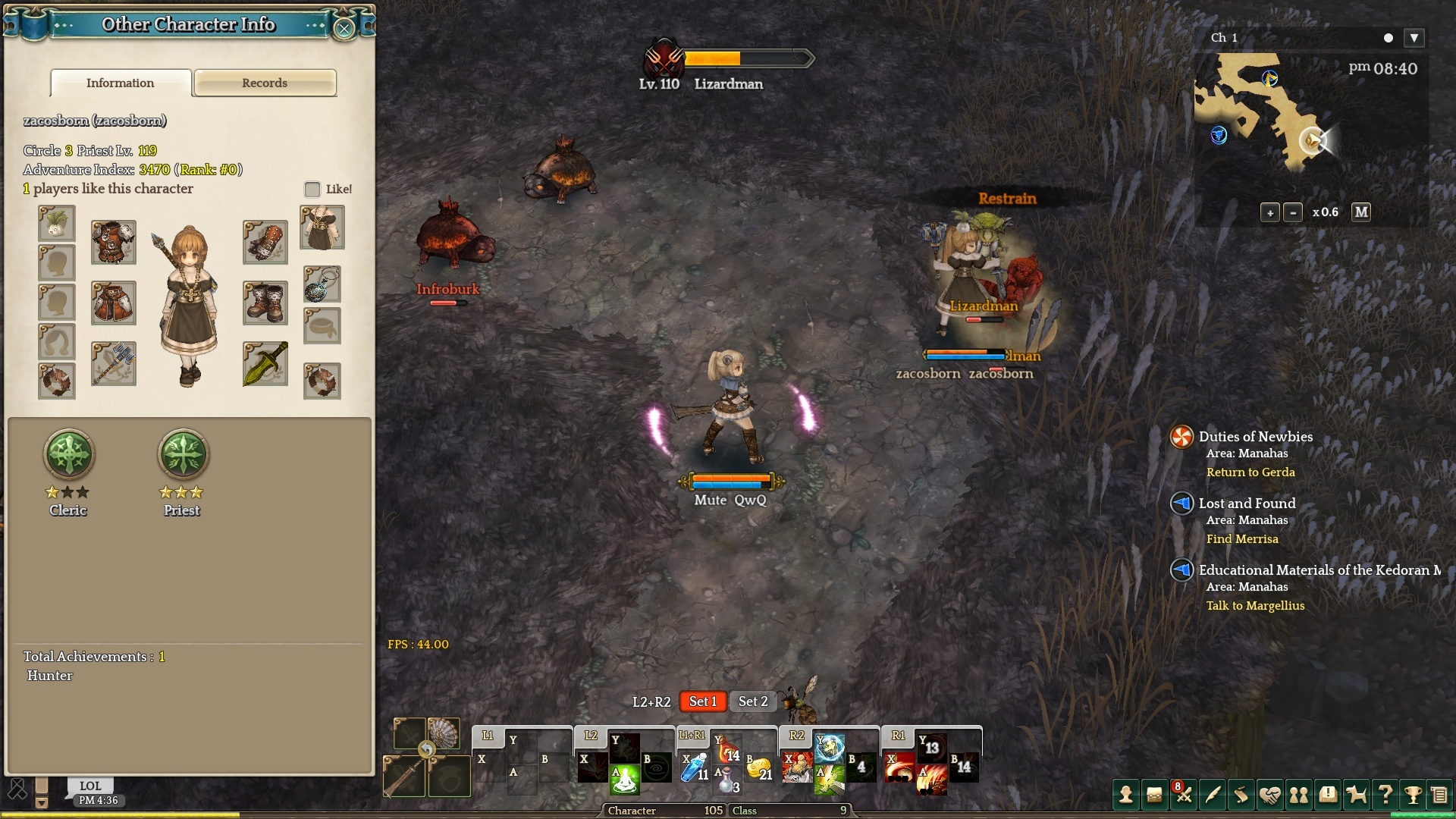Select the green dagger weapon slot
Screen dimensions: 1456x819
coord(265,363)
